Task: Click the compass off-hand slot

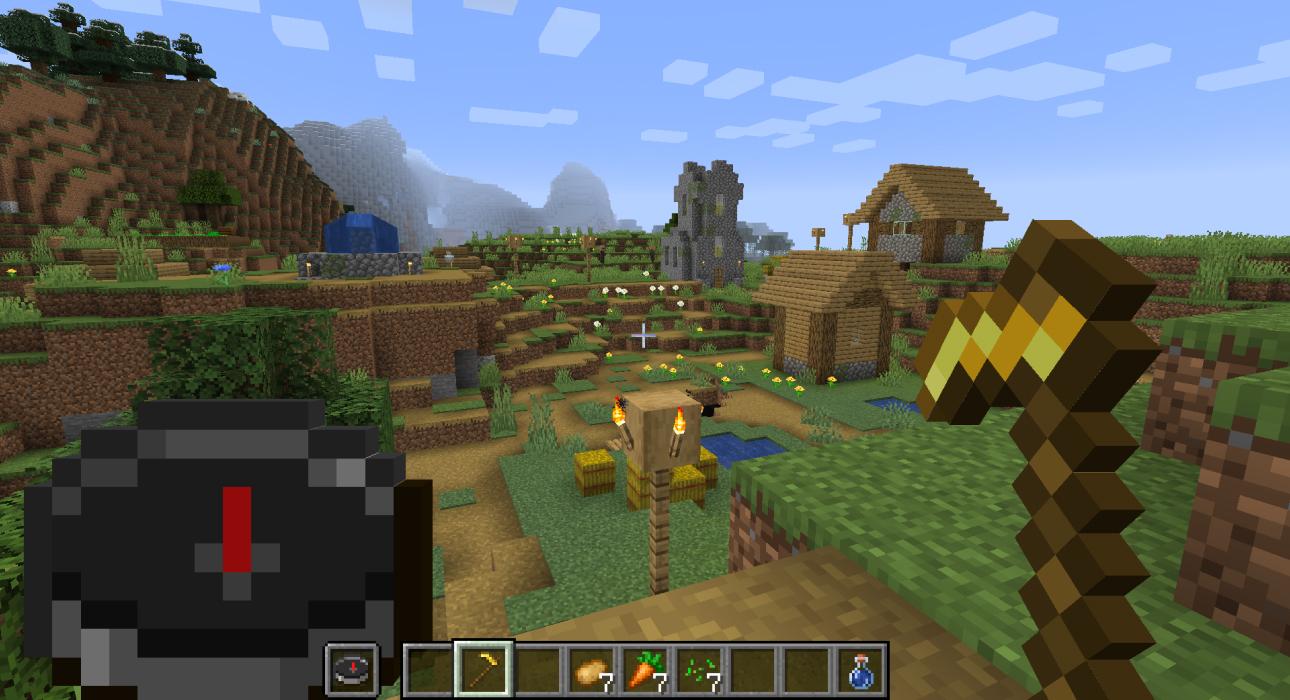Action: click(352, 669)
